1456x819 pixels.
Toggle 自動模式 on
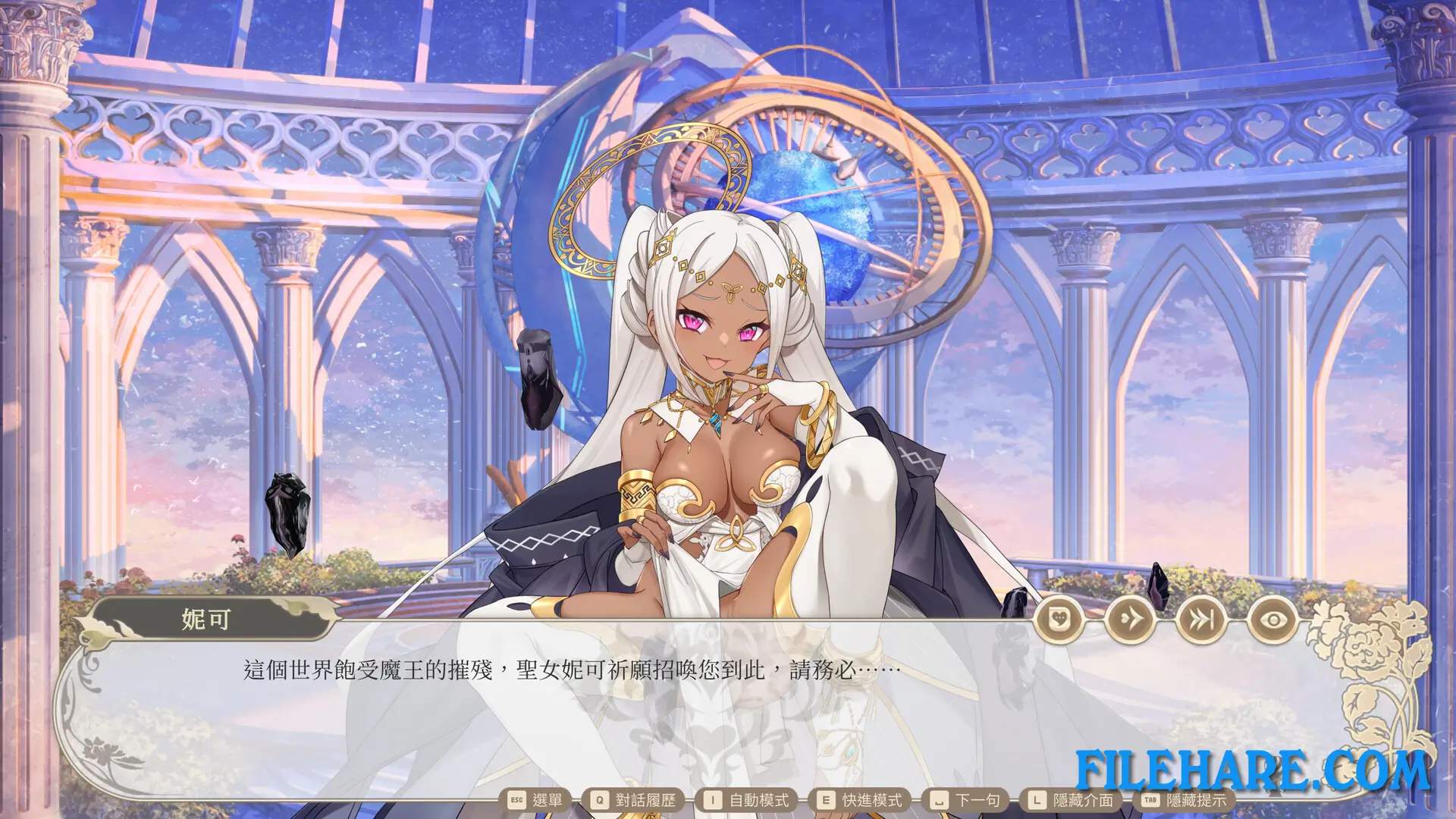tap(761, 799)
